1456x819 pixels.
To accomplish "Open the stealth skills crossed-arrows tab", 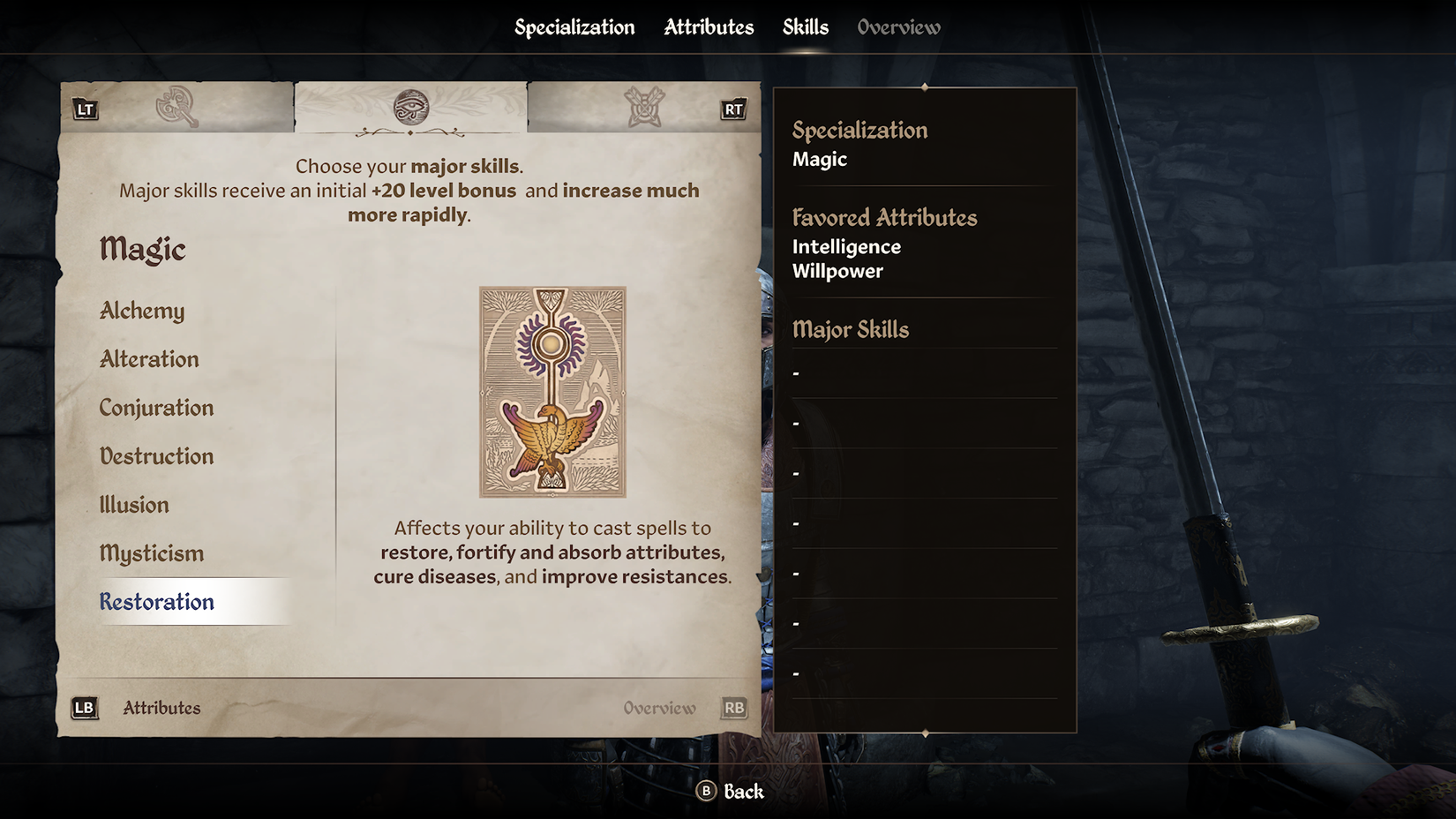I will click(x=644, y=107).
